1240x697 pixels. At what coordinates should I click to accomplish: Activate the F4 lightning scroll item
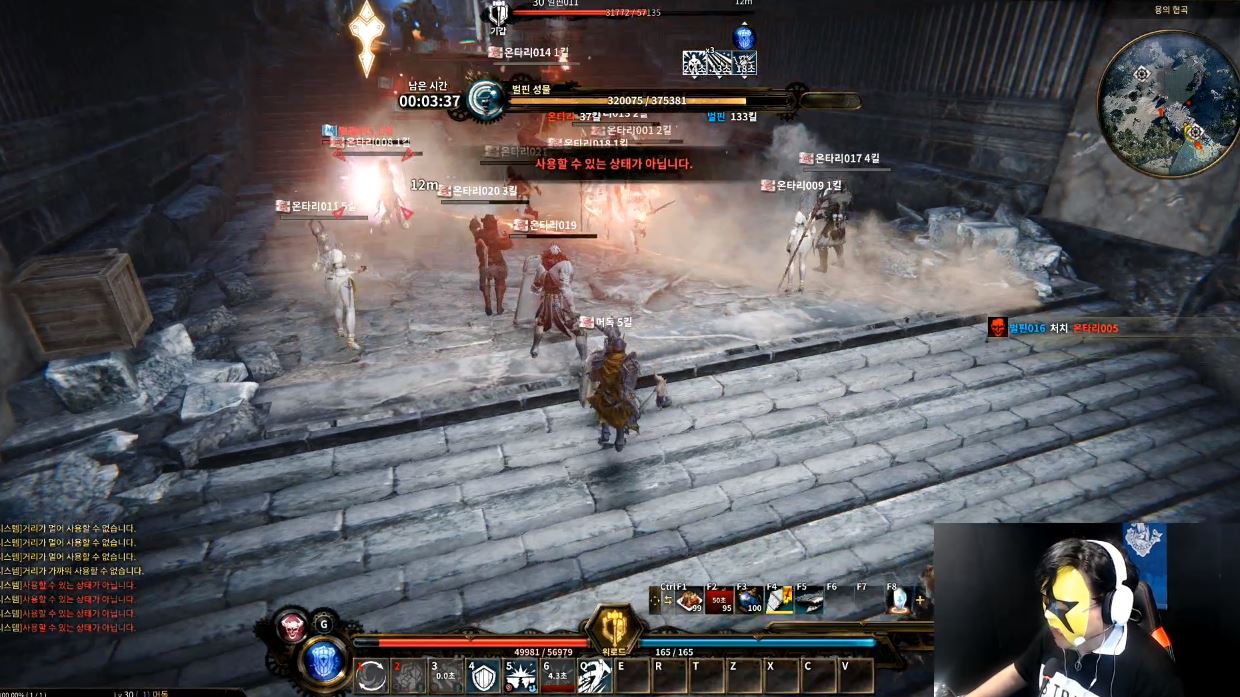coord(779,601)
